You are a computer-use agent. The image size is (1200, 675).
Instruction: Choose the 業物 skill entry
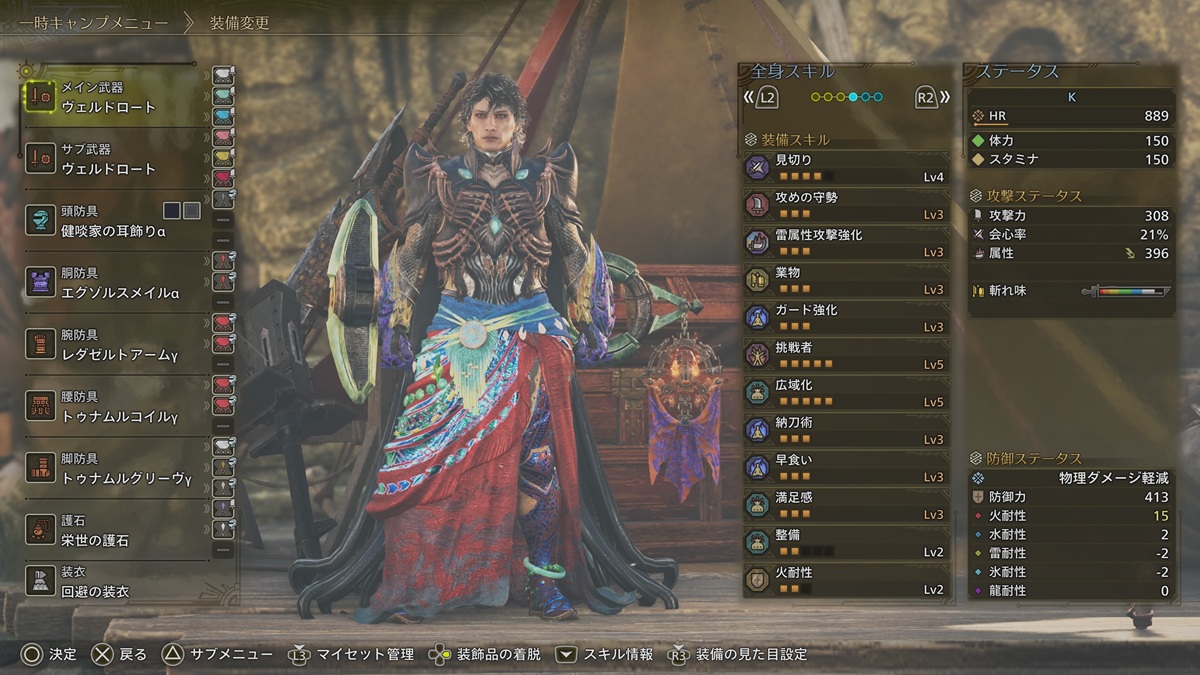pos(846,280)
